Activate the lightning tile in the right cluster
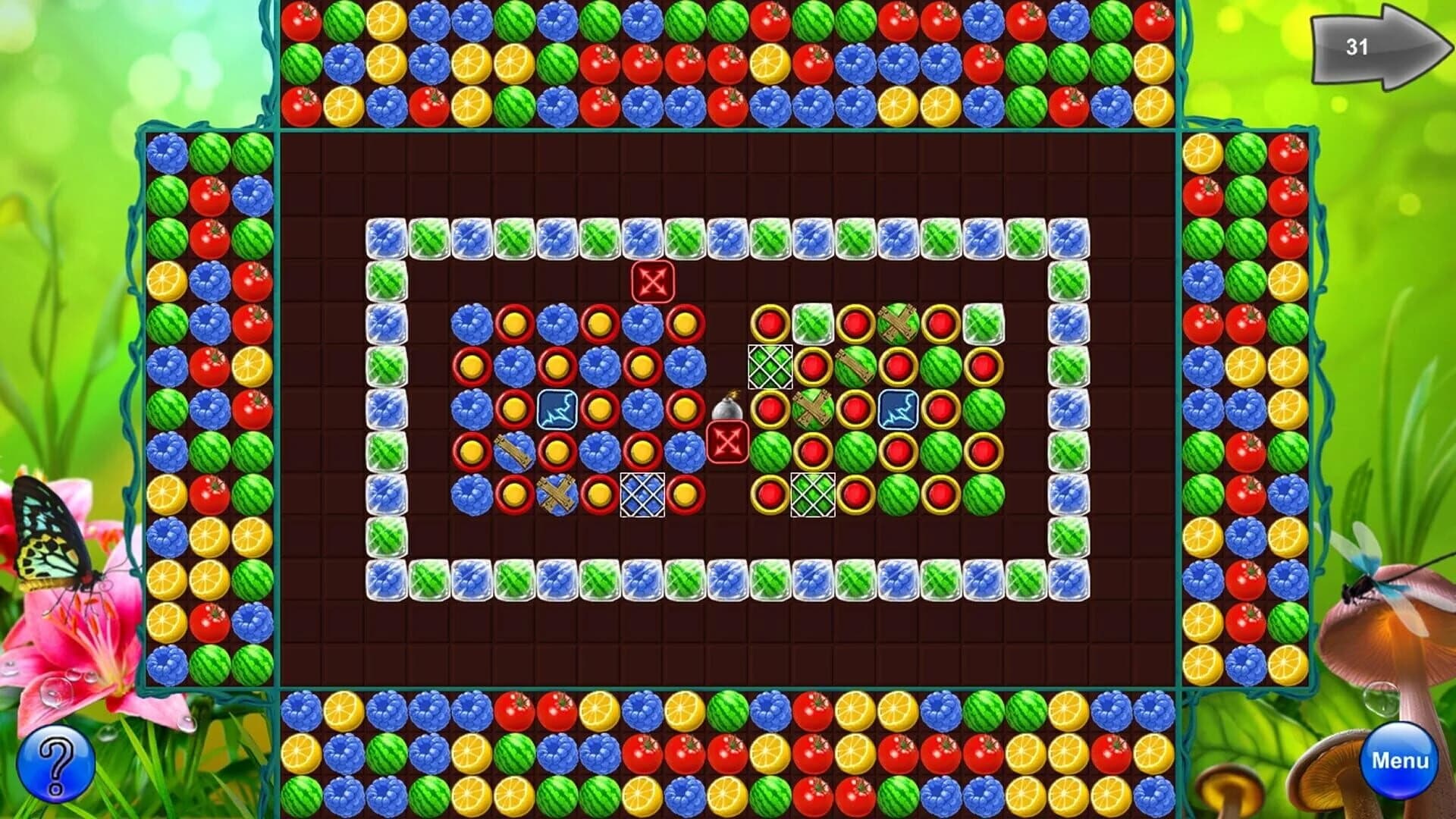 coord(897,409)
